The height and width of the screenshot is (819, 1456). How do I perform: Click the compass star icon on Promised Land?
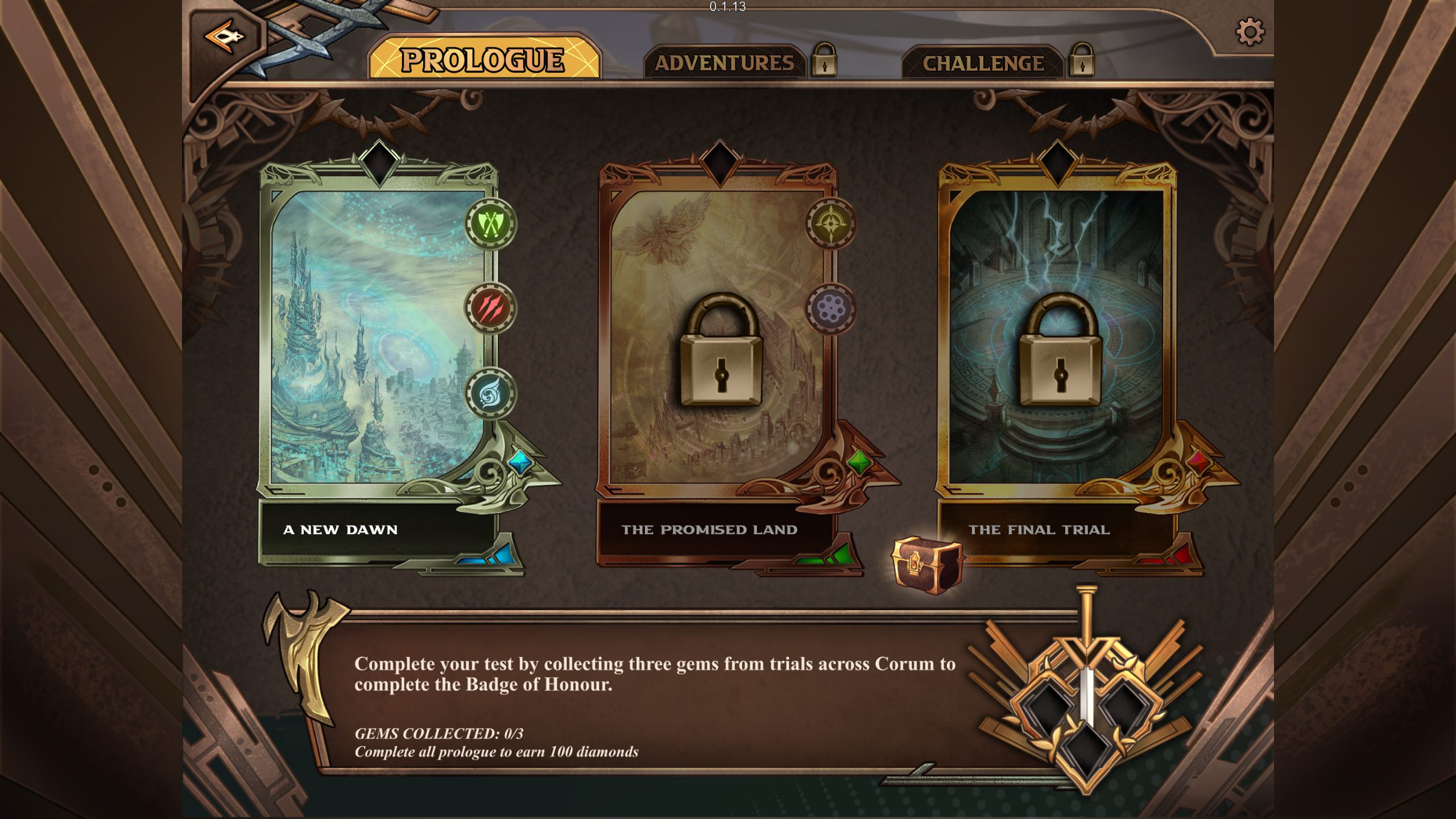pos(830,224)
